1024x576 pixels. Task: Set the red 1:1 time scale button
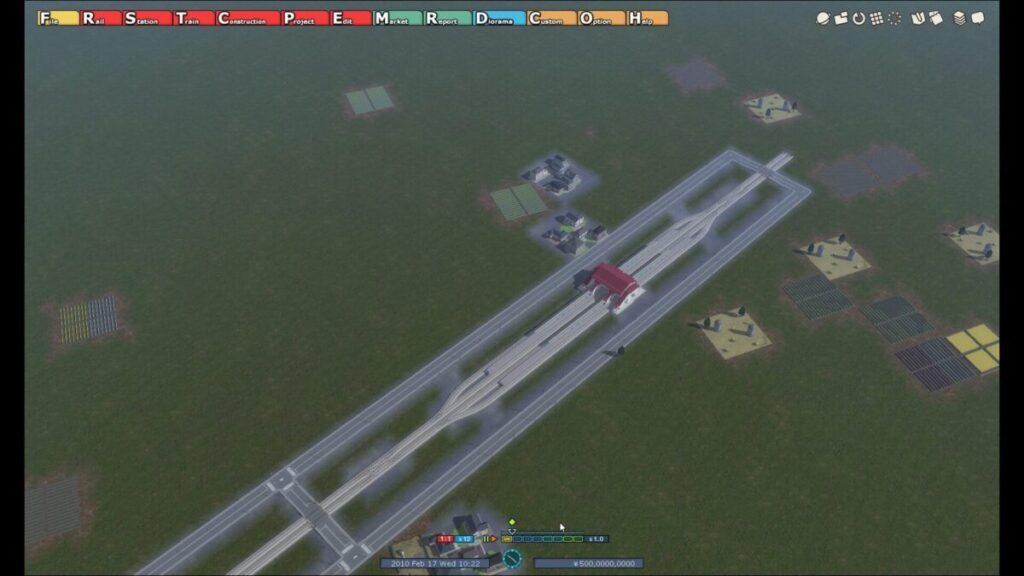pyautogui.click(x=446, y=539)
